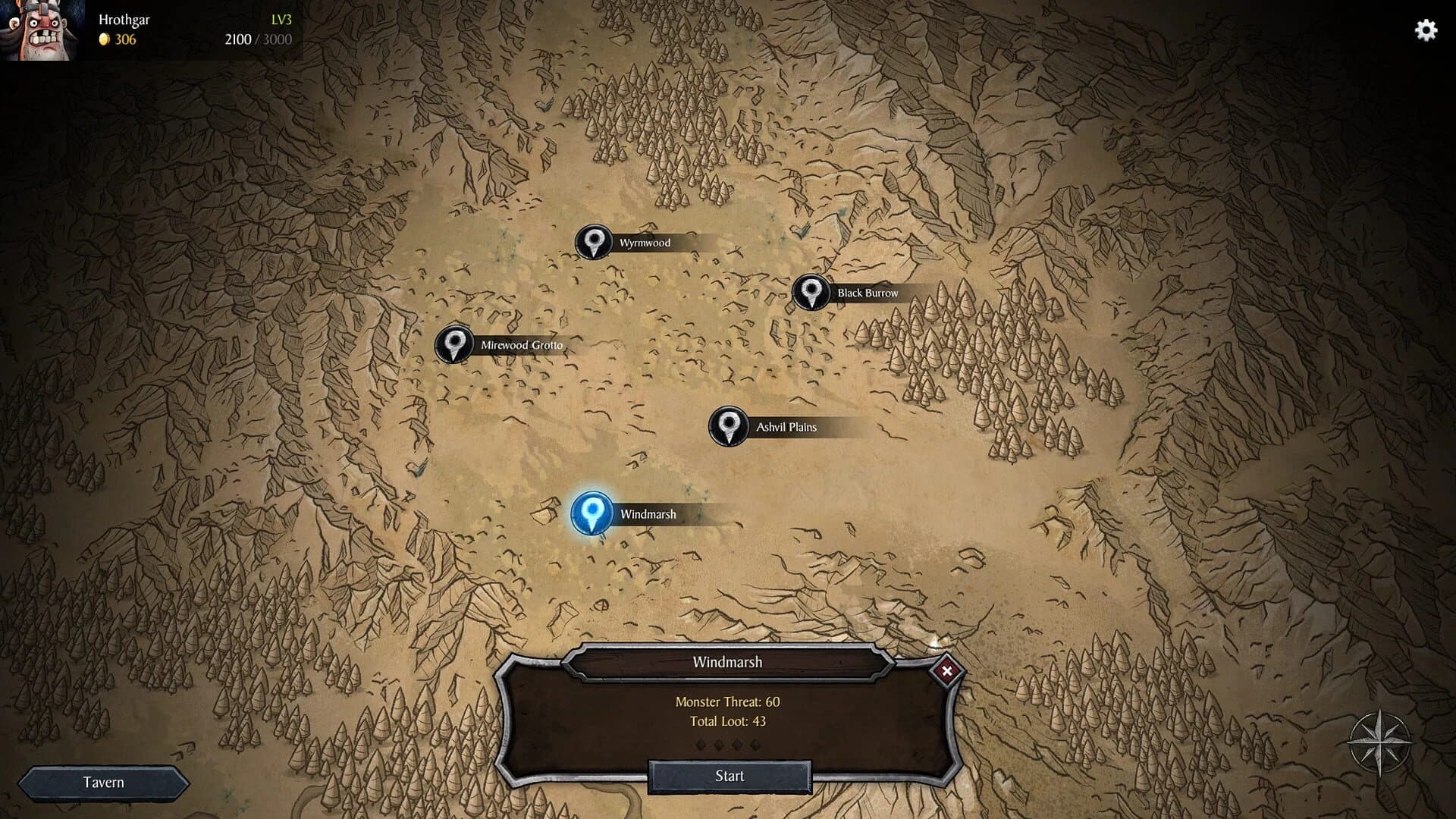1456x819 pixels.
Task: Toggle the first difficulty diamond pip
Action: [x=701, y=745]
